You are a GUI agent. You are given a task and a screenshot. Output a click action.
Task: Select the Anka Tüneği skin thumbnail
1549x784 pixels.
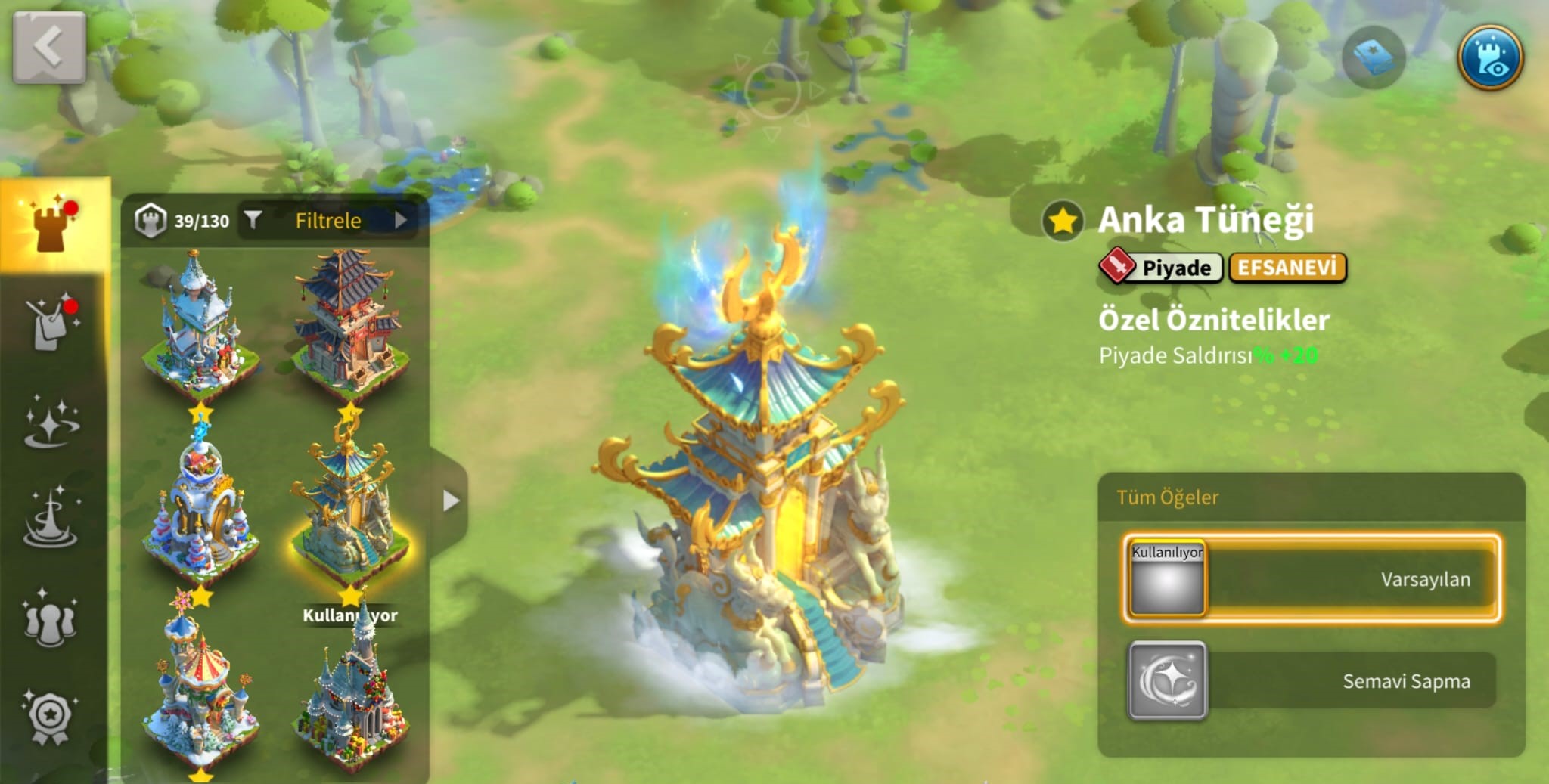click(348, 507)
